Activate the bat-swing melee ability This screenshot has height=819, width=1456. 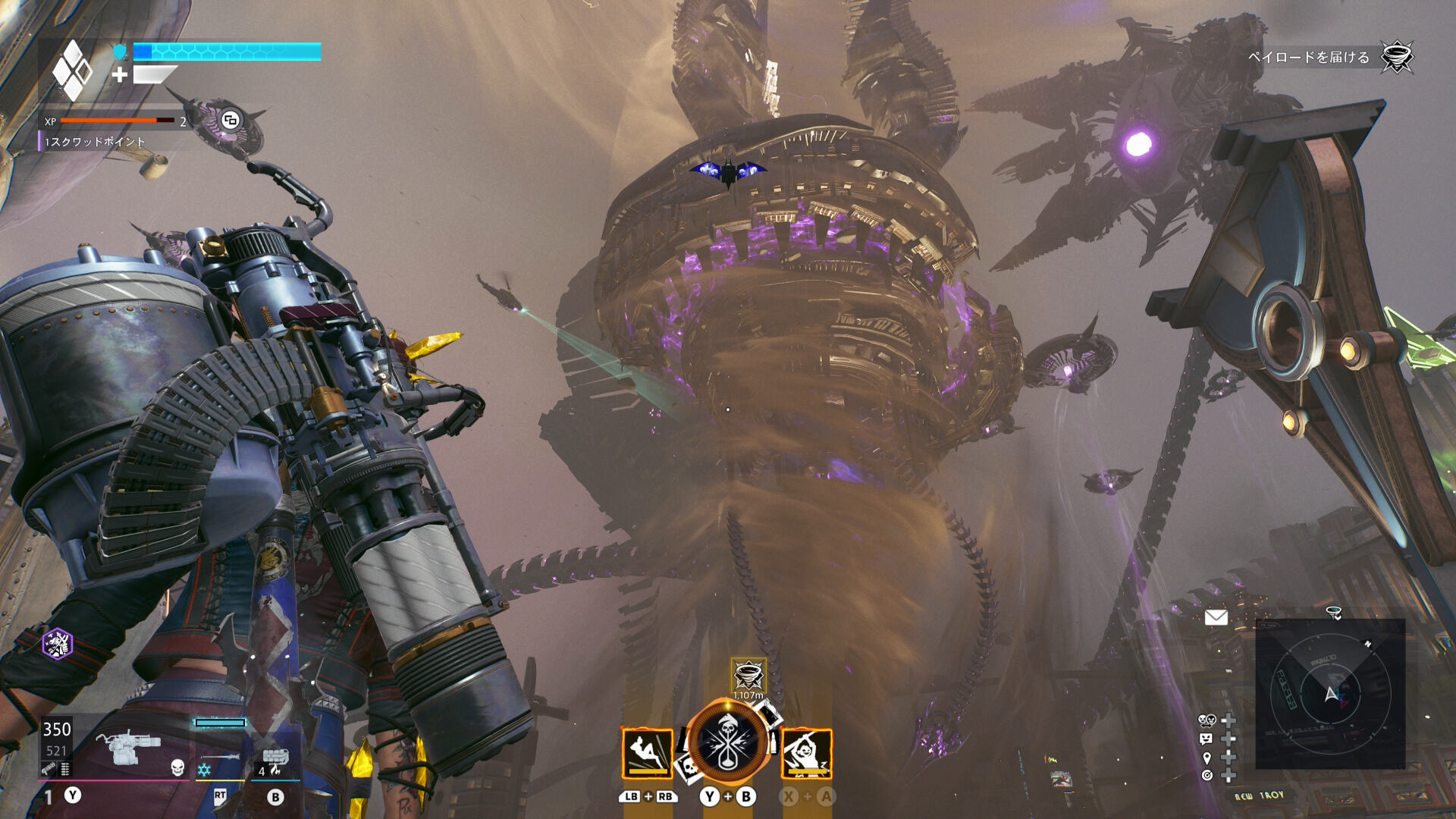click(807, 754)
